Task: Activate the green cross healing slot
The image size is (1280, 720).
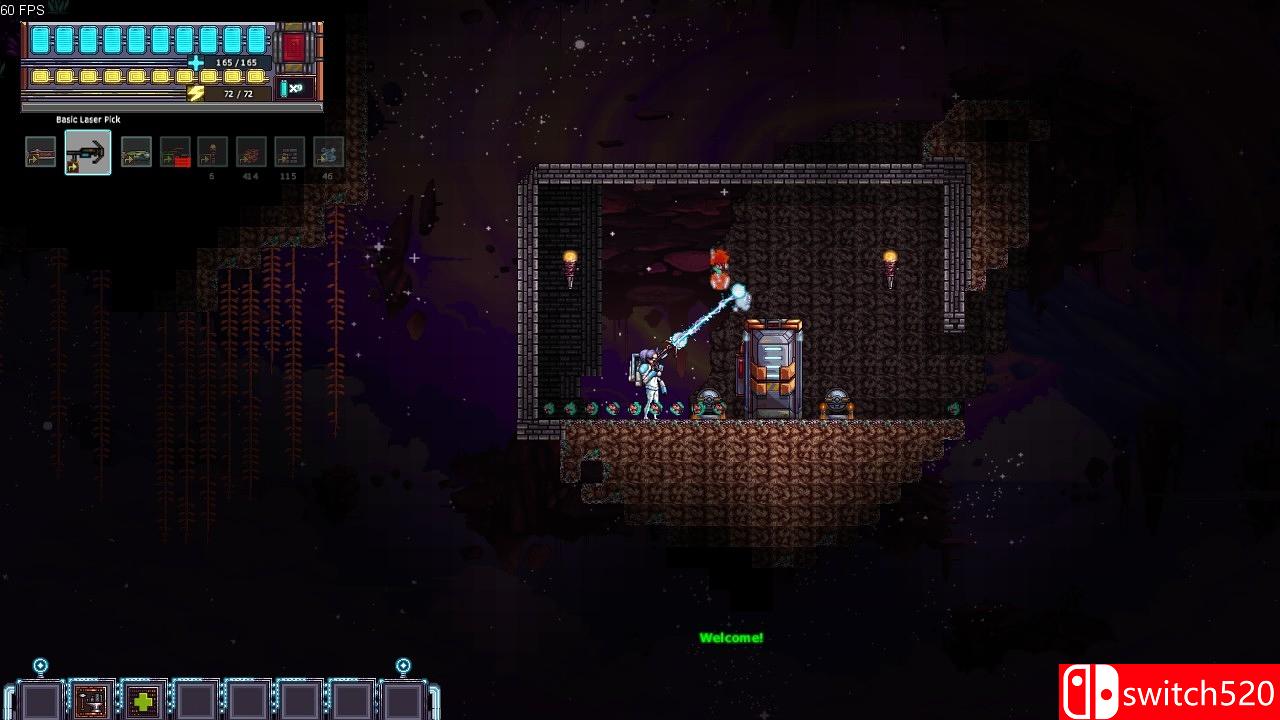Action: [144, 700]
